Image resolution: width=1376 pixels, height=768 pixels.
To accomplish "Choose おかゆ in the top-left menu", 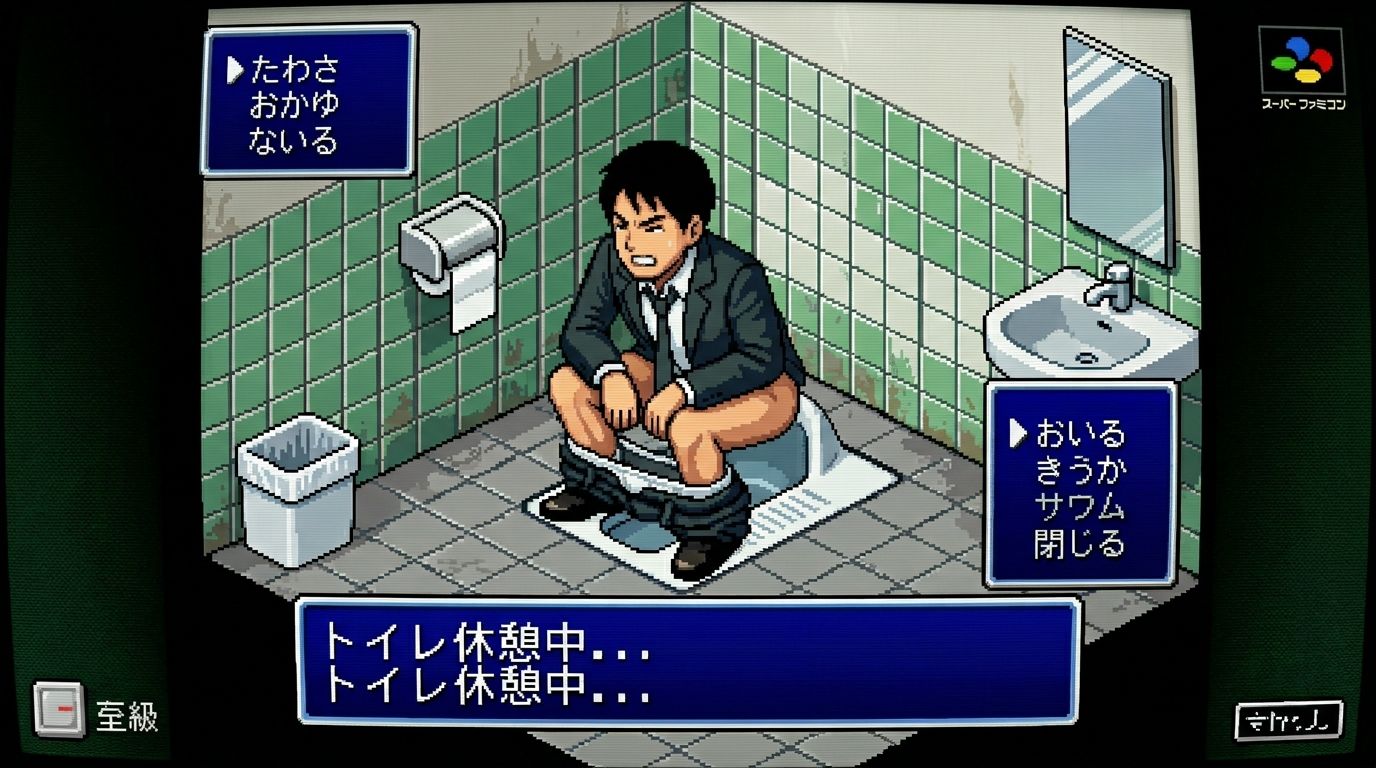I will (295, 104).
